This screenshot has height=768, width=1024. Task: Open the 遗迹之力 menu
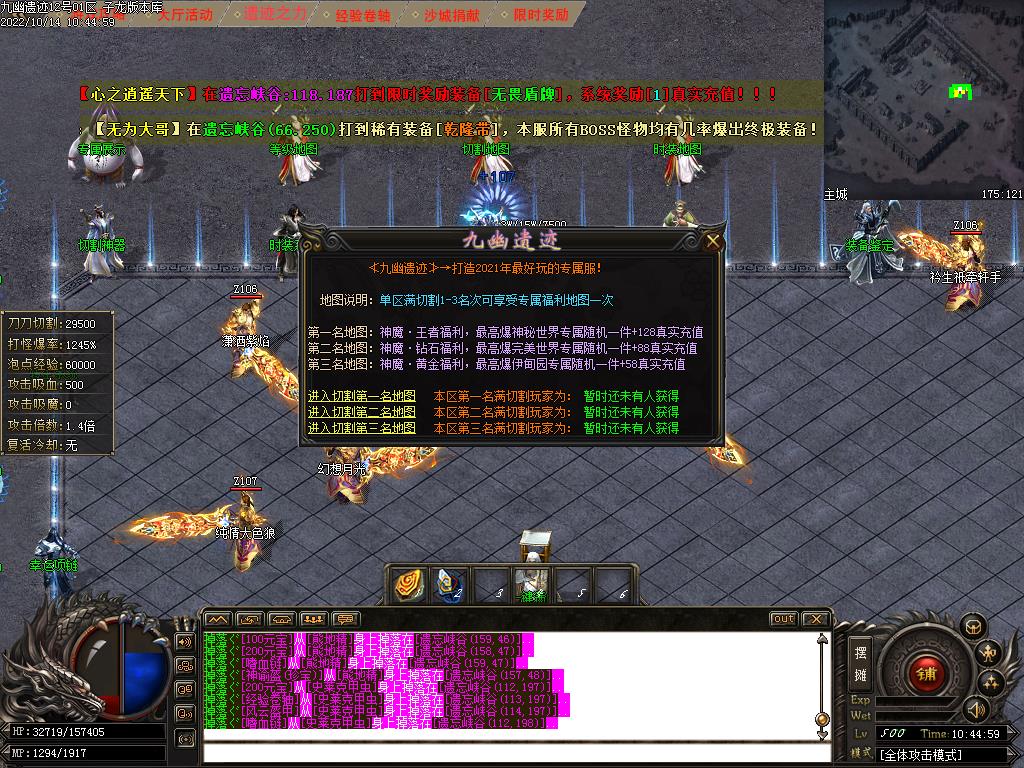(275, 15)
